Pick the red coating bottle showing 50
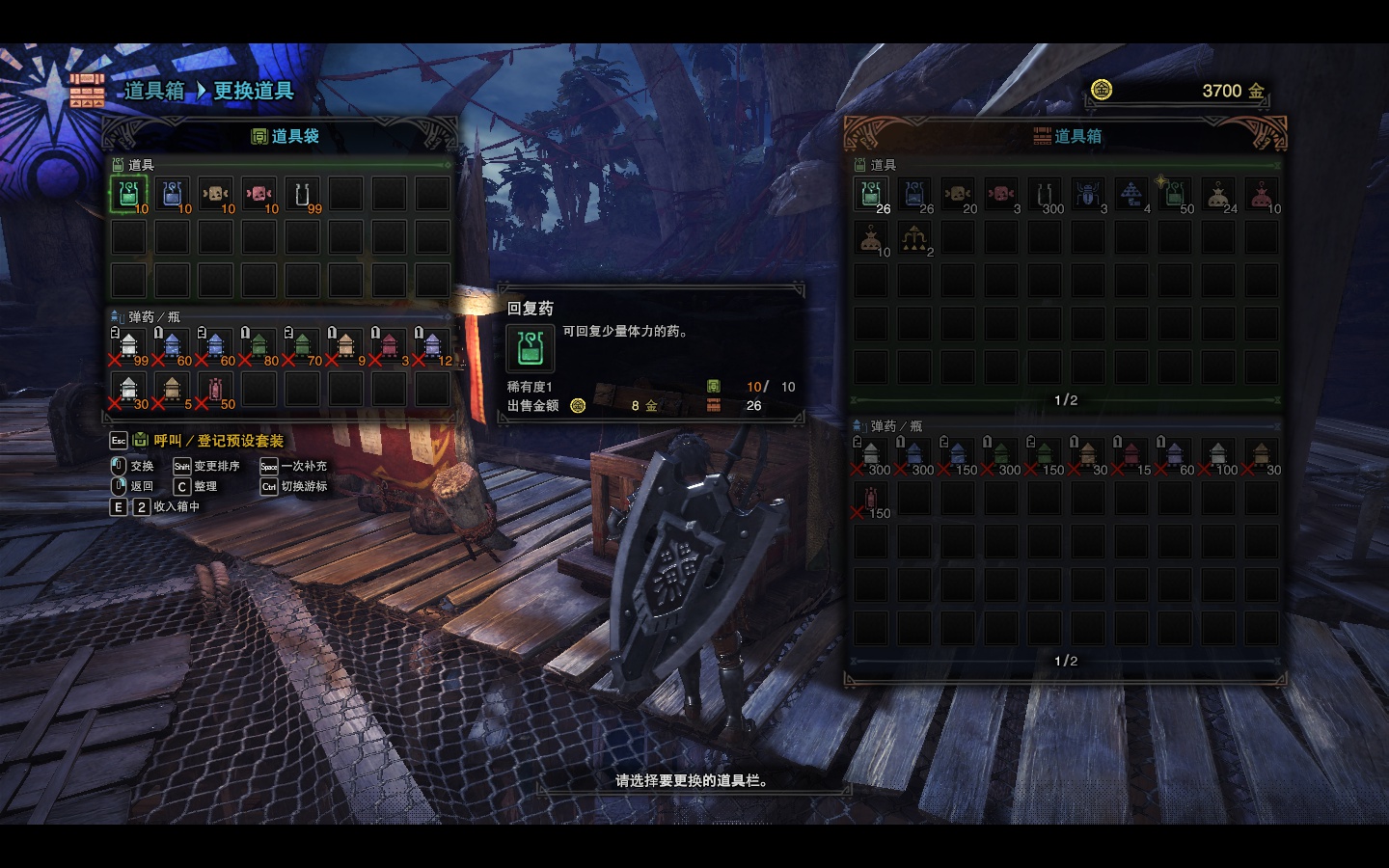 (x=215, y=390)
